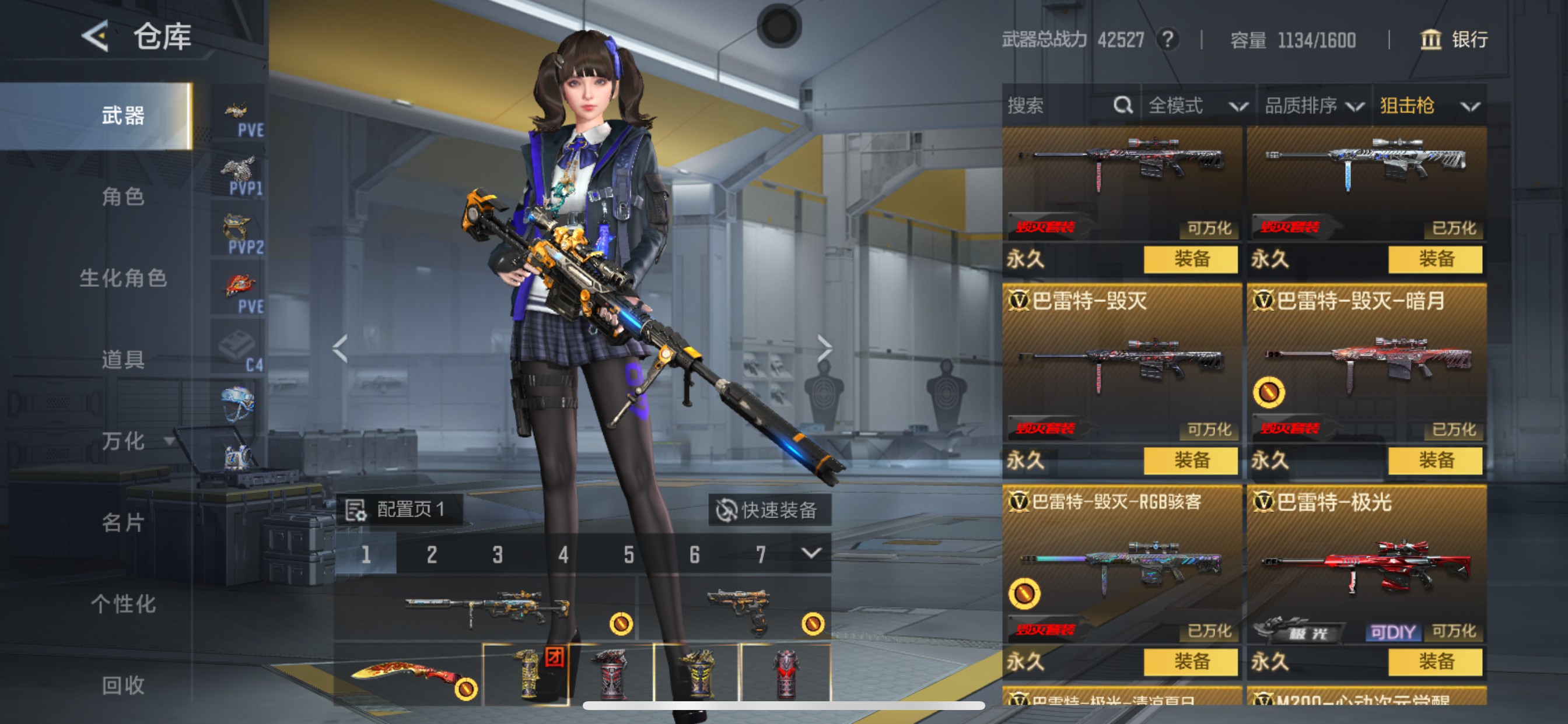Equip the 巴雷特-毁灭 sniper rifle
Screen dimensions: 1568x724
pyautogui.click(x=1190, y=461)
